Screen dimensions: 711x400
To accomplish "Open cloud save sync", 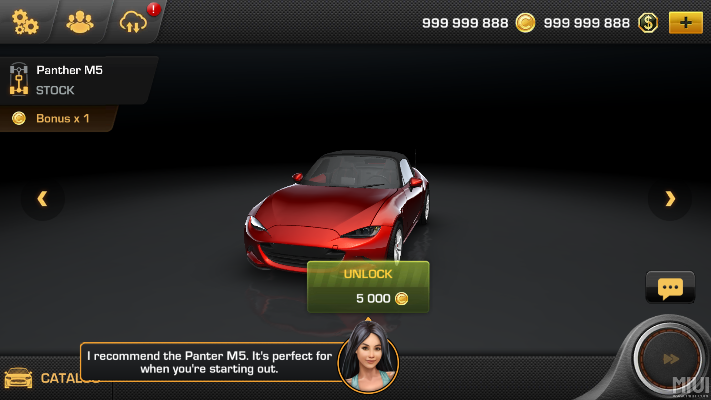I will coord(133,22).
